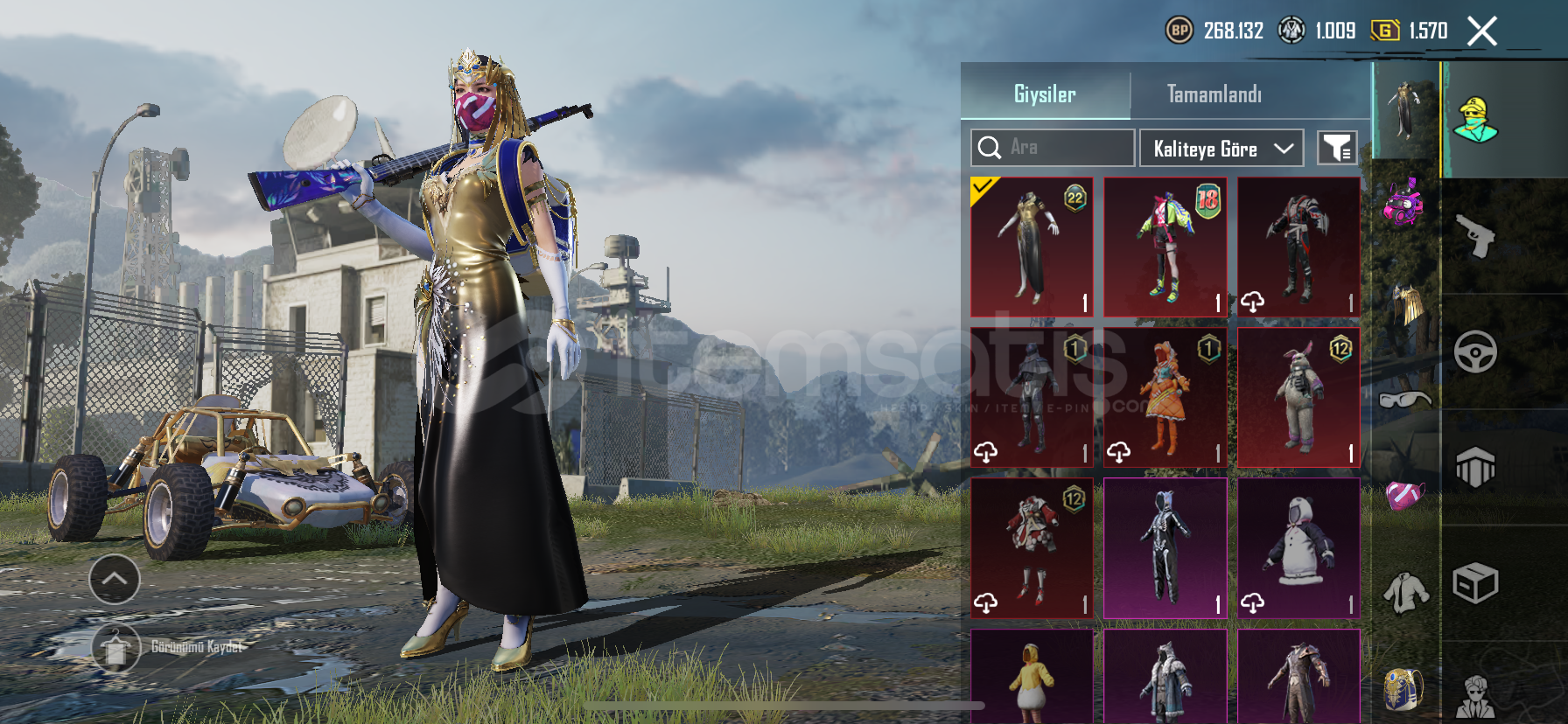Open the steering wheel vehicles category
This screenshot has width=1568, height=724.
[1475, 352]
